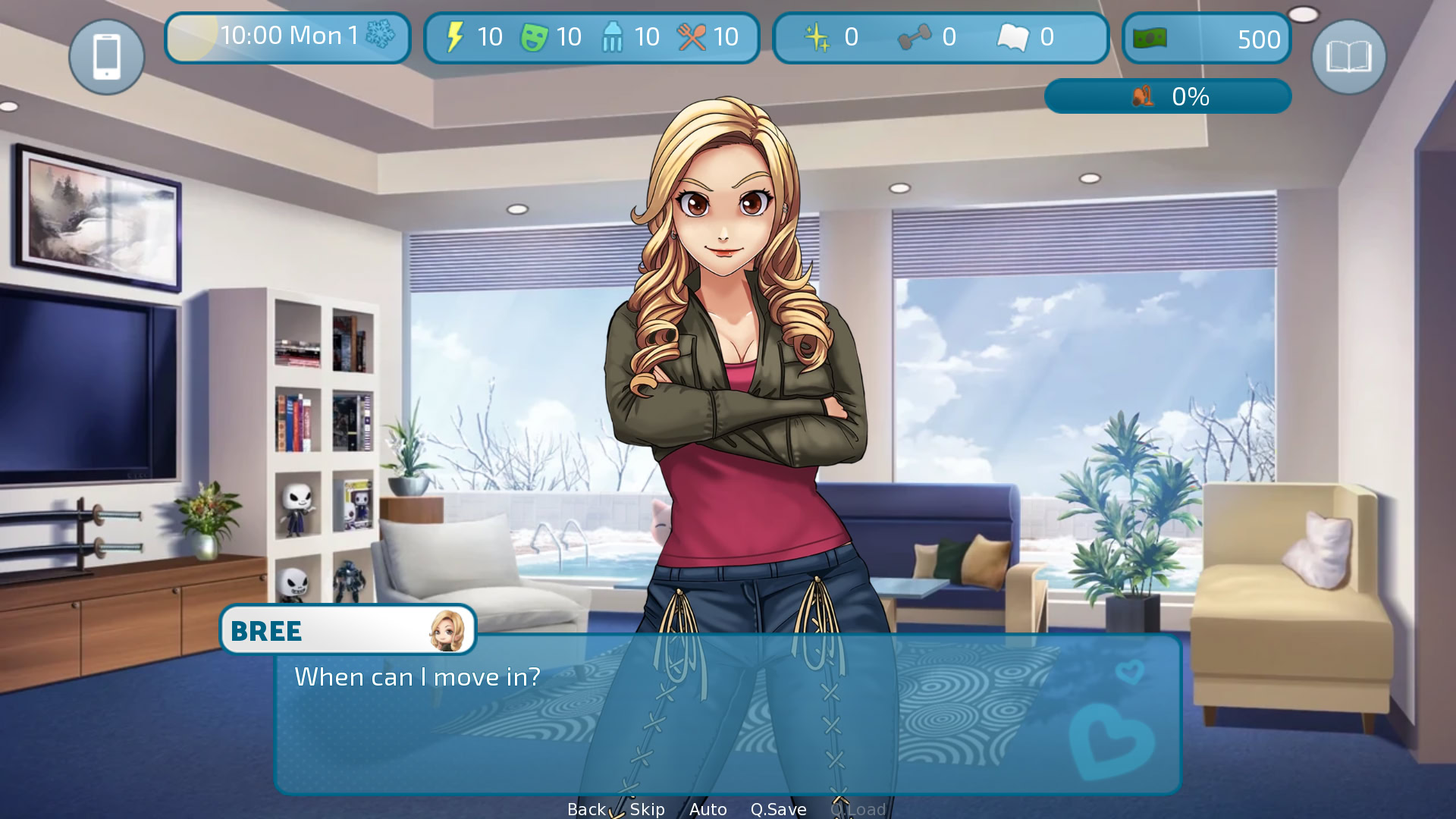Click the money counter showing 500
The height and width of the screenshot is (819, 1456).
(x=1206, y=39)
